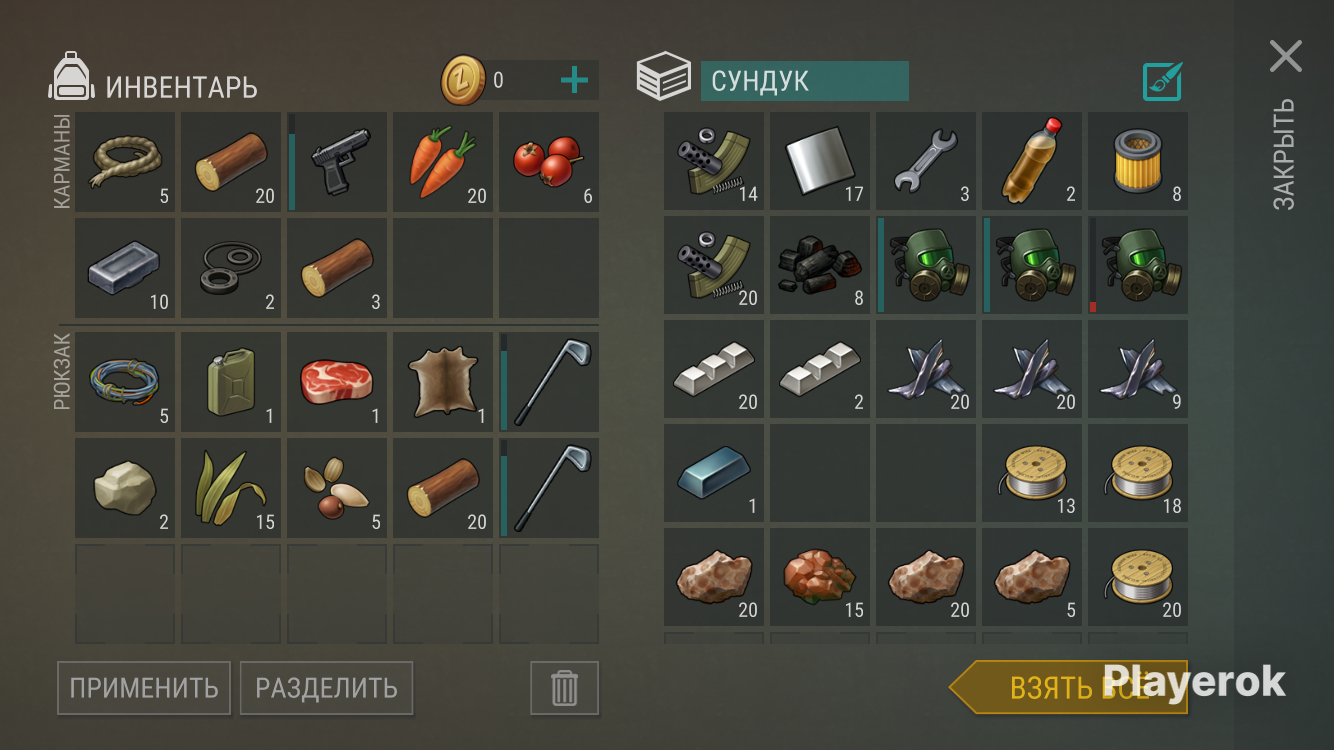
Task: Select the oil filter item
Action: point(1137,162)
